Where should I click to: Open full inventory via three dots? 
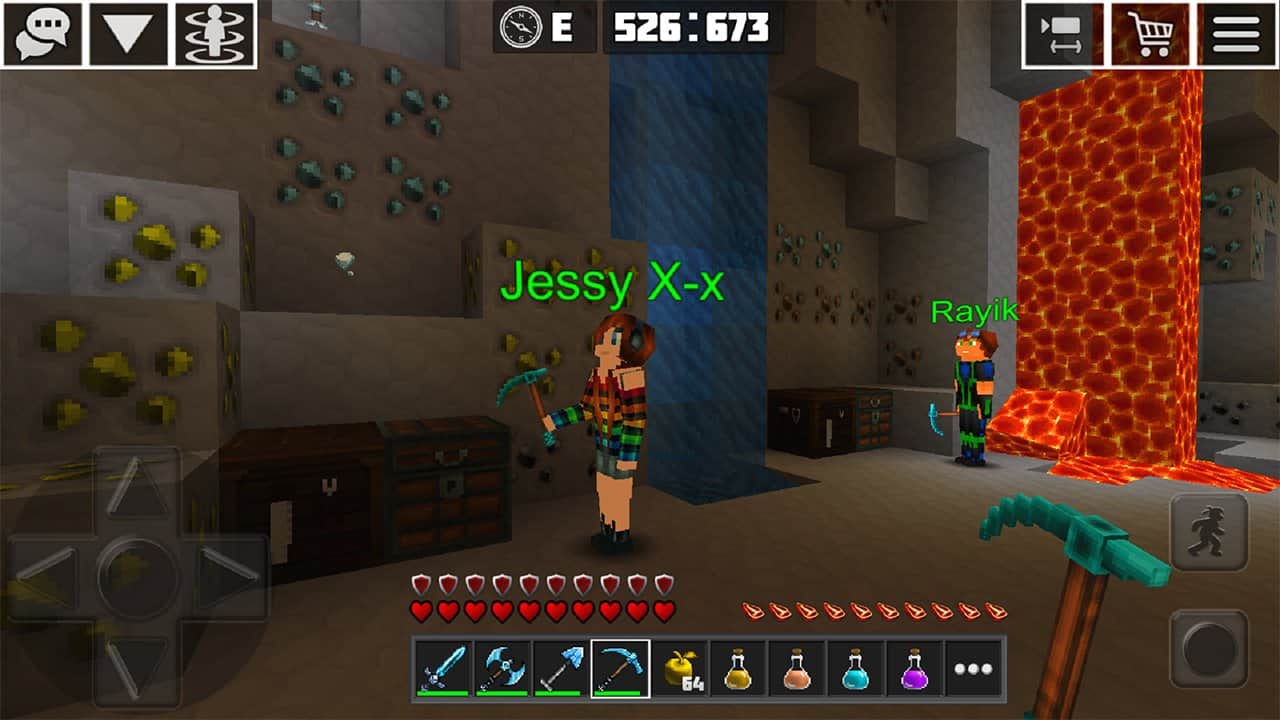point(975,668)
